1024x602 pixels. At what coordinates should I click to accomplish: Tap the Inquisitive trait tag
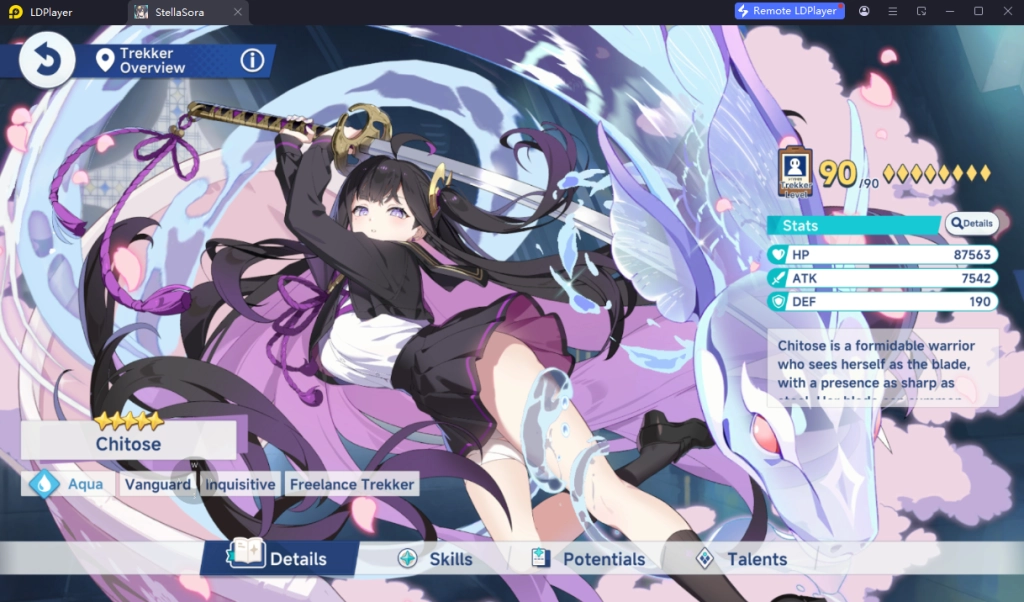click(240, 484)
